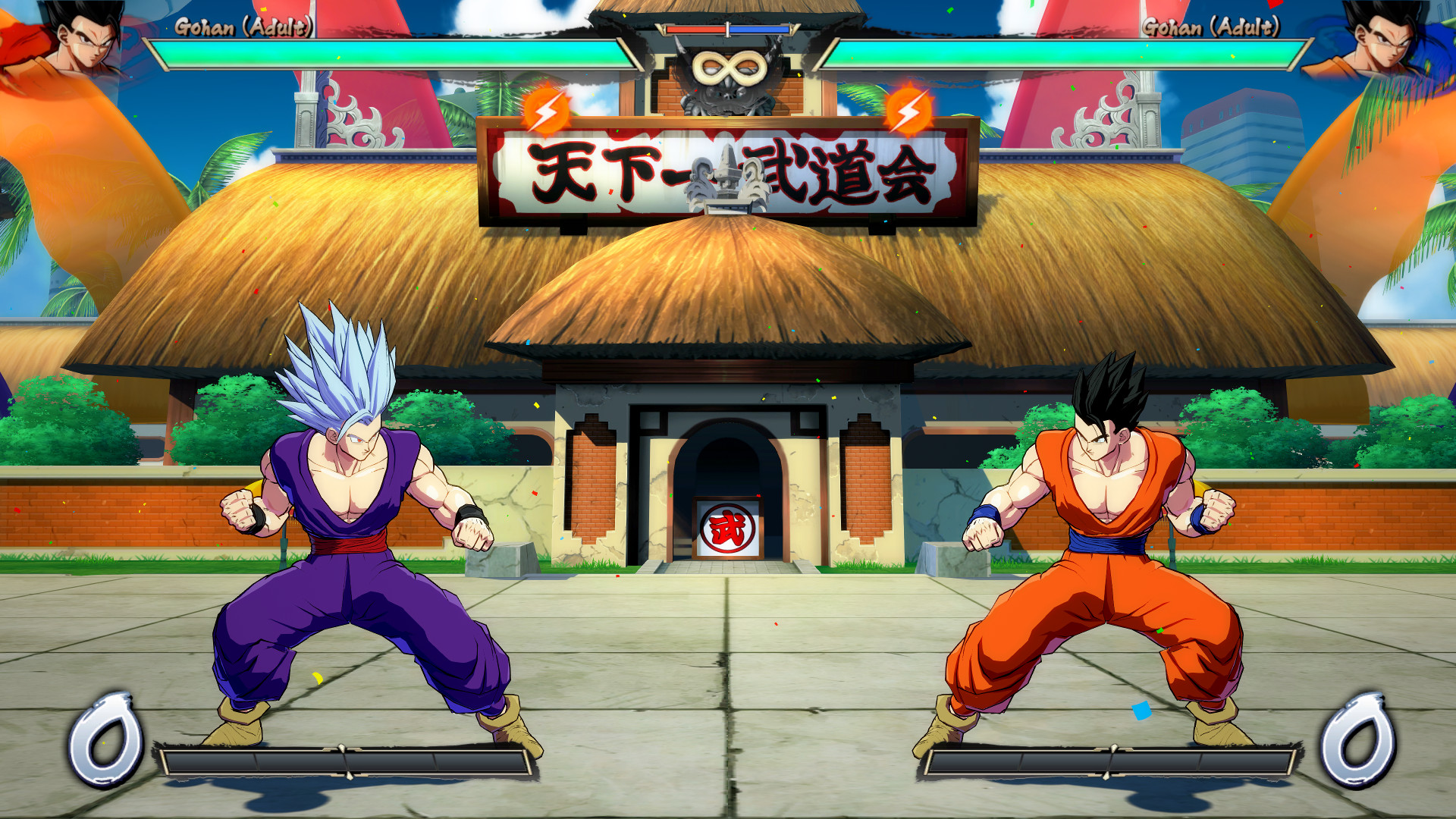The height and width of the screenshot is (819, 1456).
Task: Click the right orange lightning spark icon
Action: 909,111
